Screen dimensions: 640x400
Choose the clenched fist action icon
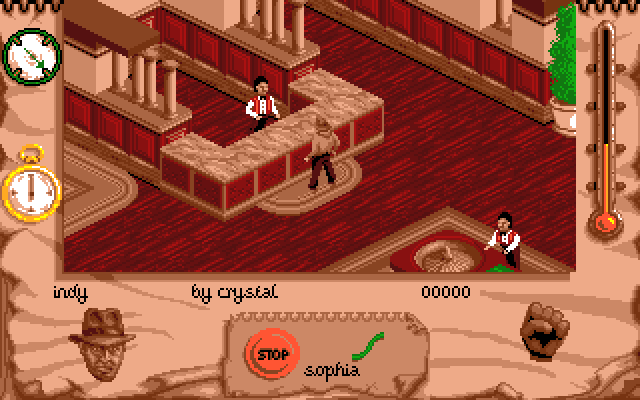tap(546, 329)
